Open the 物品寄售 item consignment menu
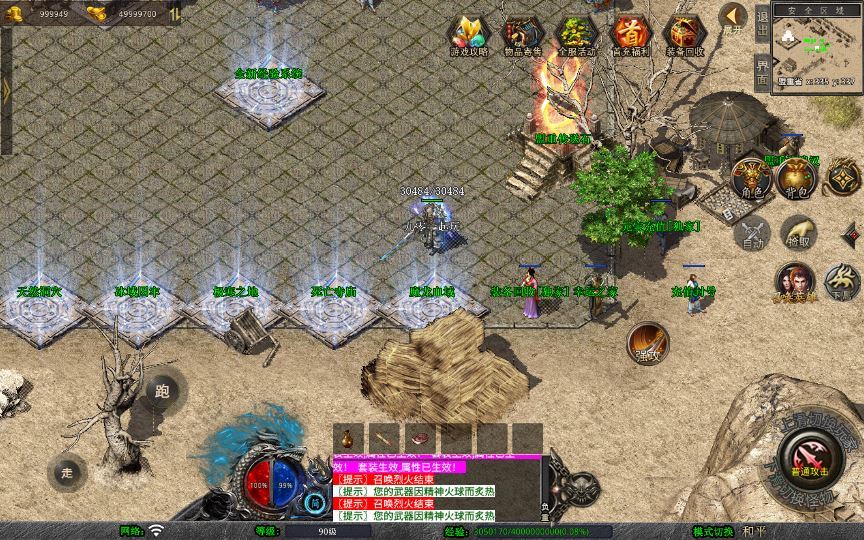Image resolution: width=864 pixels, height=540 pixels. point(522,35)
